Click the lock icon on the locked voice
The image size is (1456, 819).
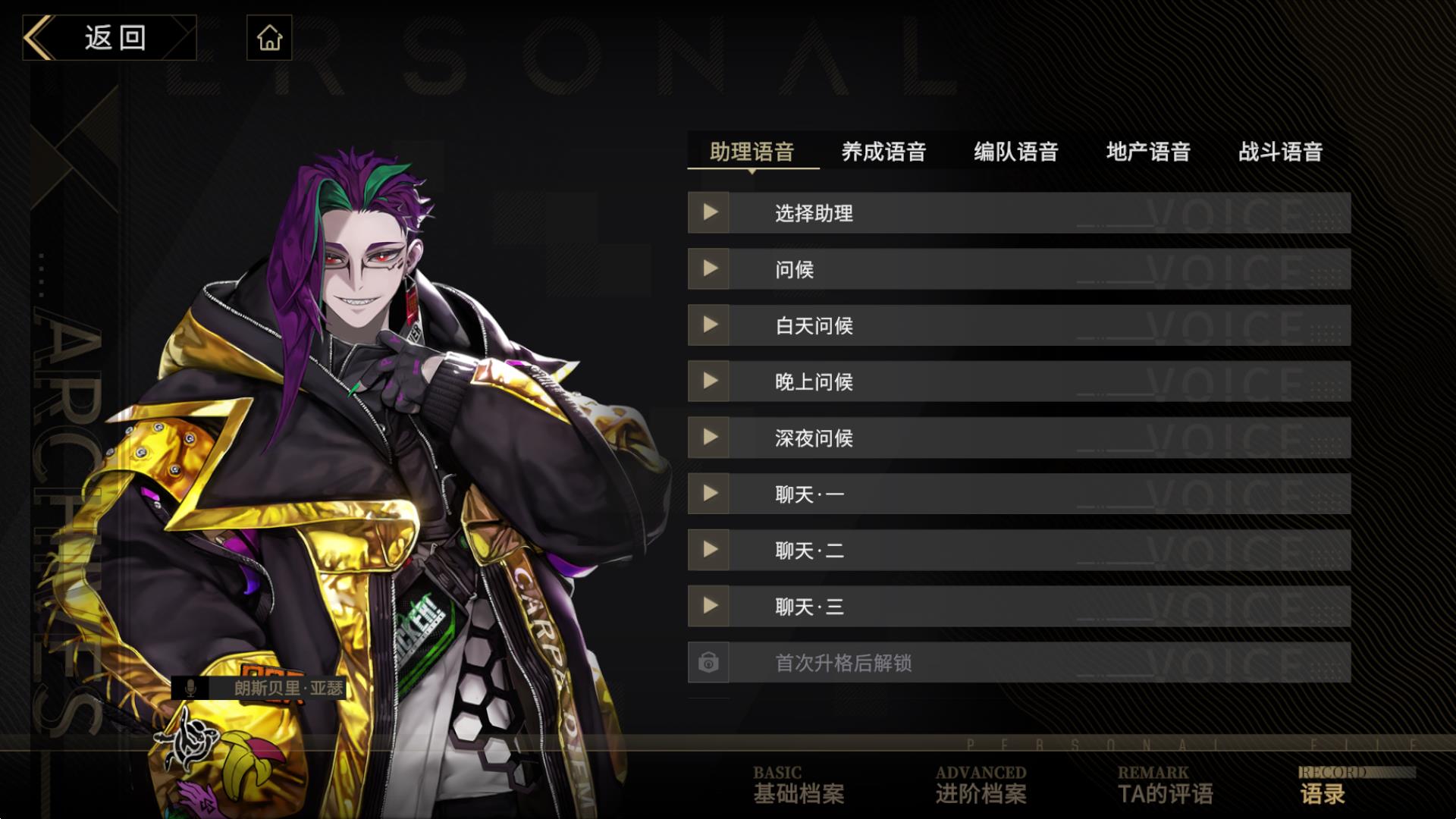point(708,662)
